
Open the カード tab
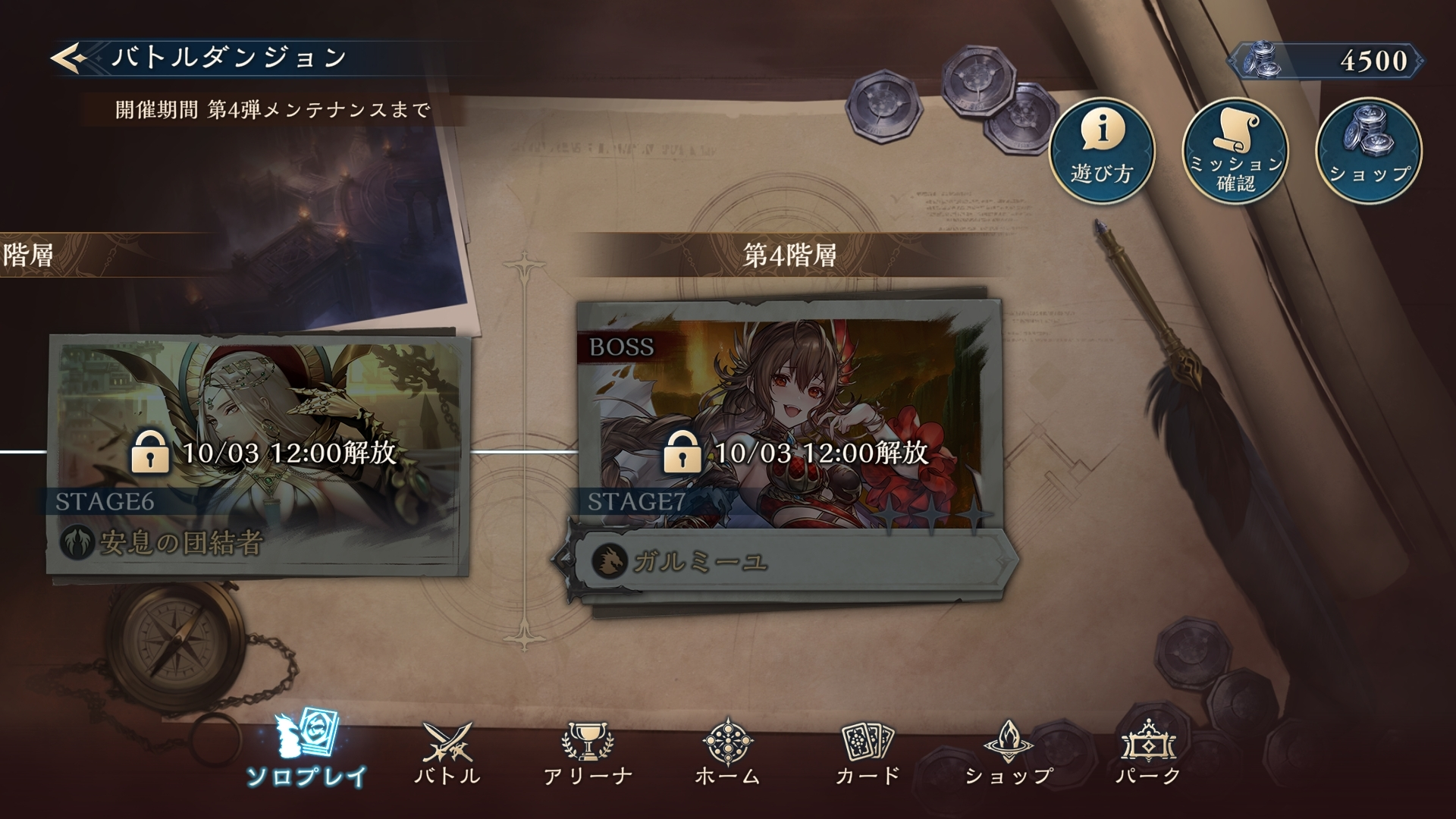coord(868,751)
